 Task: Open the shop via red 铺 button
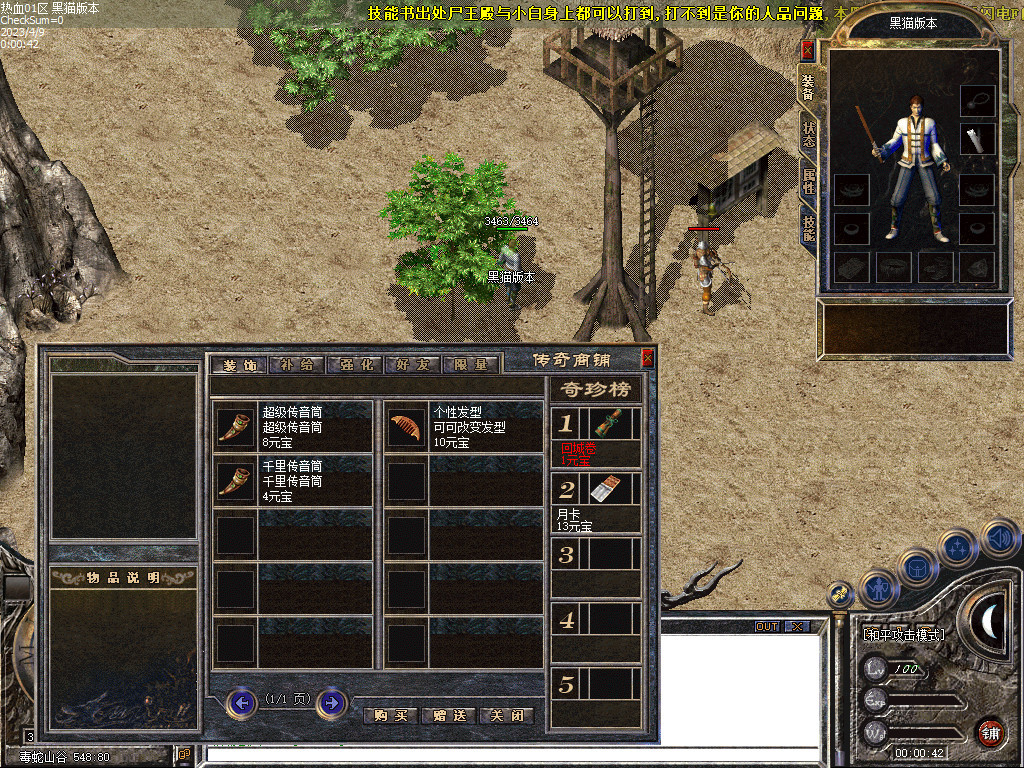(990, 733)
